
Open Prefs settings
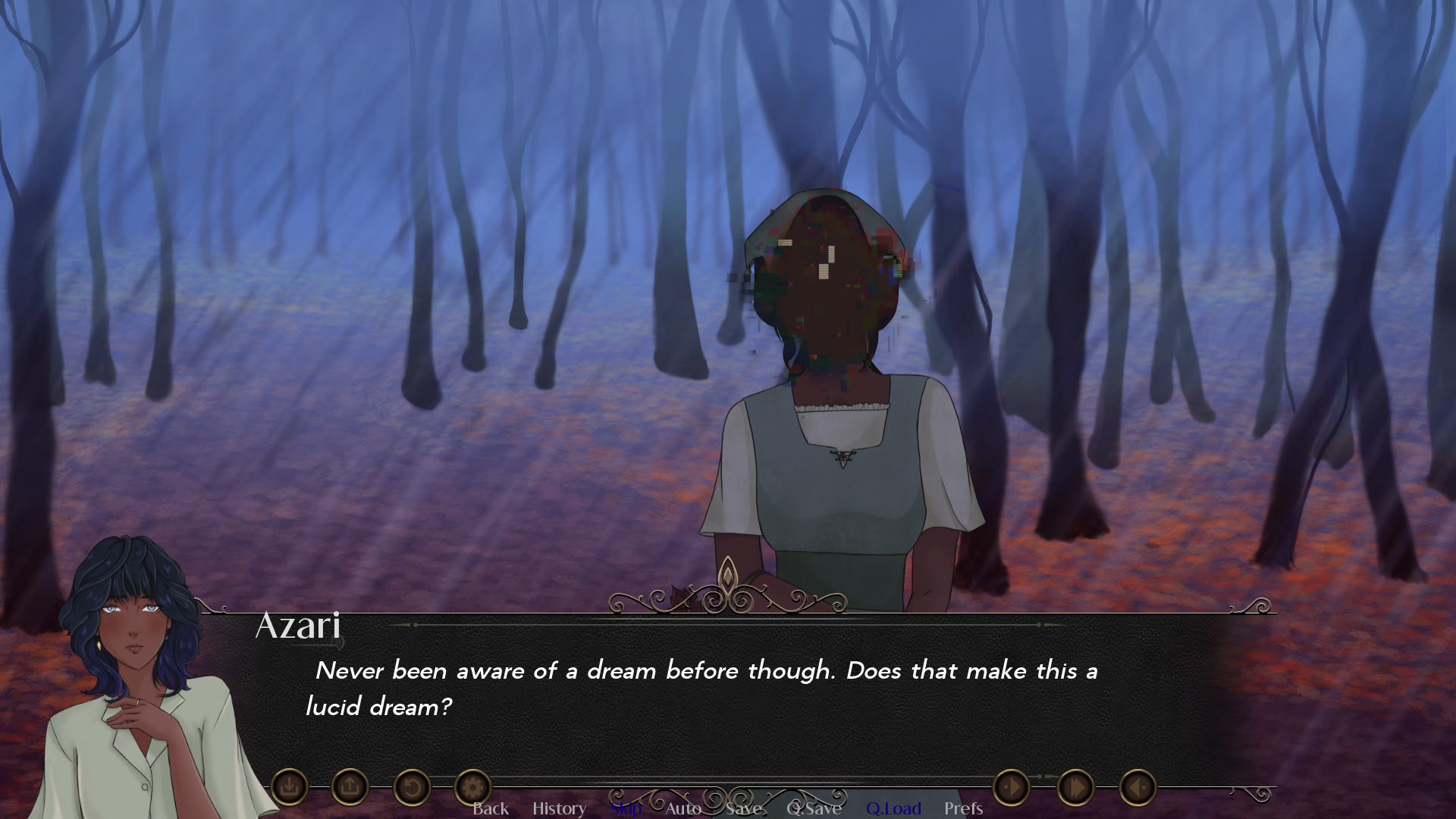click(x=963, y=808)
